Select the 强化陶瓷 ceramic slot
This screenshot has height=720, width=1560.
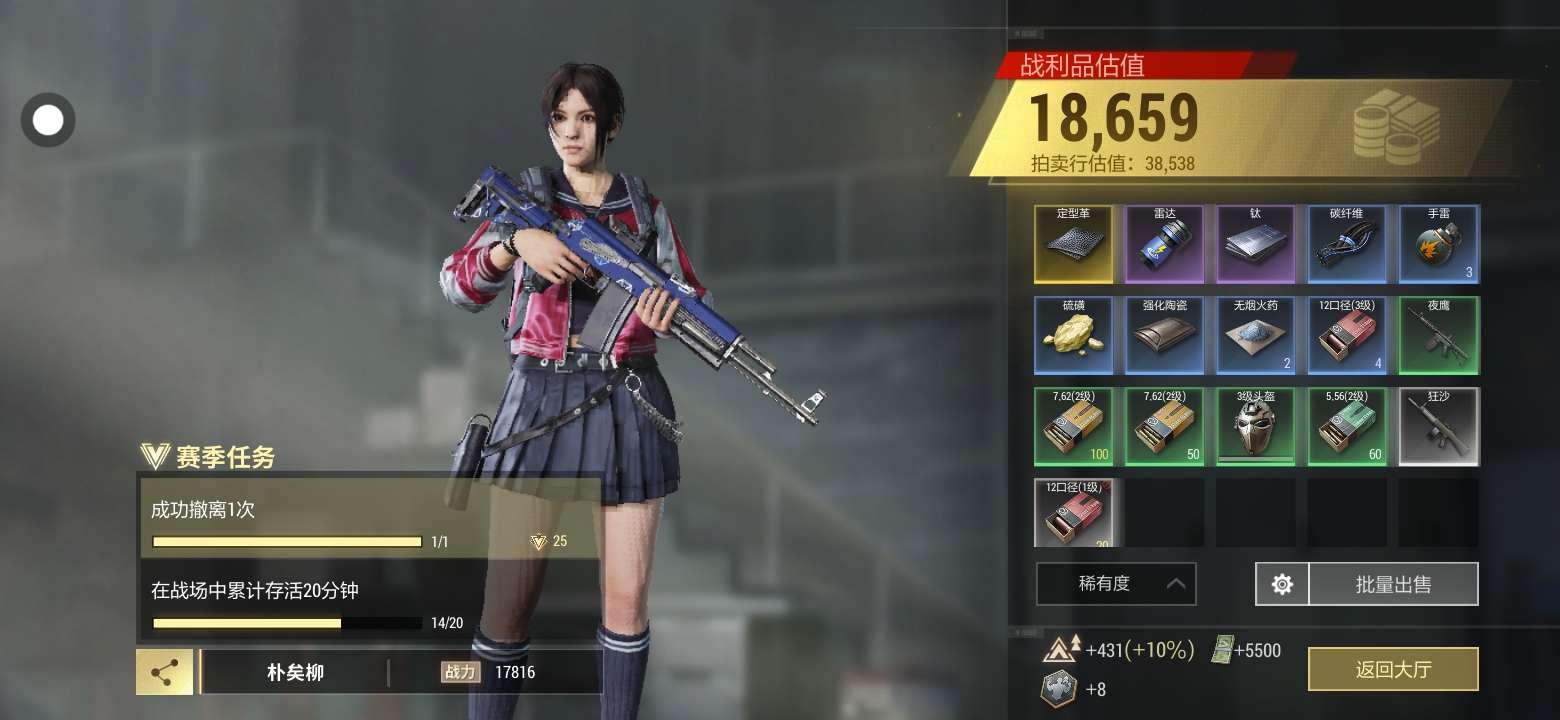click(x=1165, y=335)
